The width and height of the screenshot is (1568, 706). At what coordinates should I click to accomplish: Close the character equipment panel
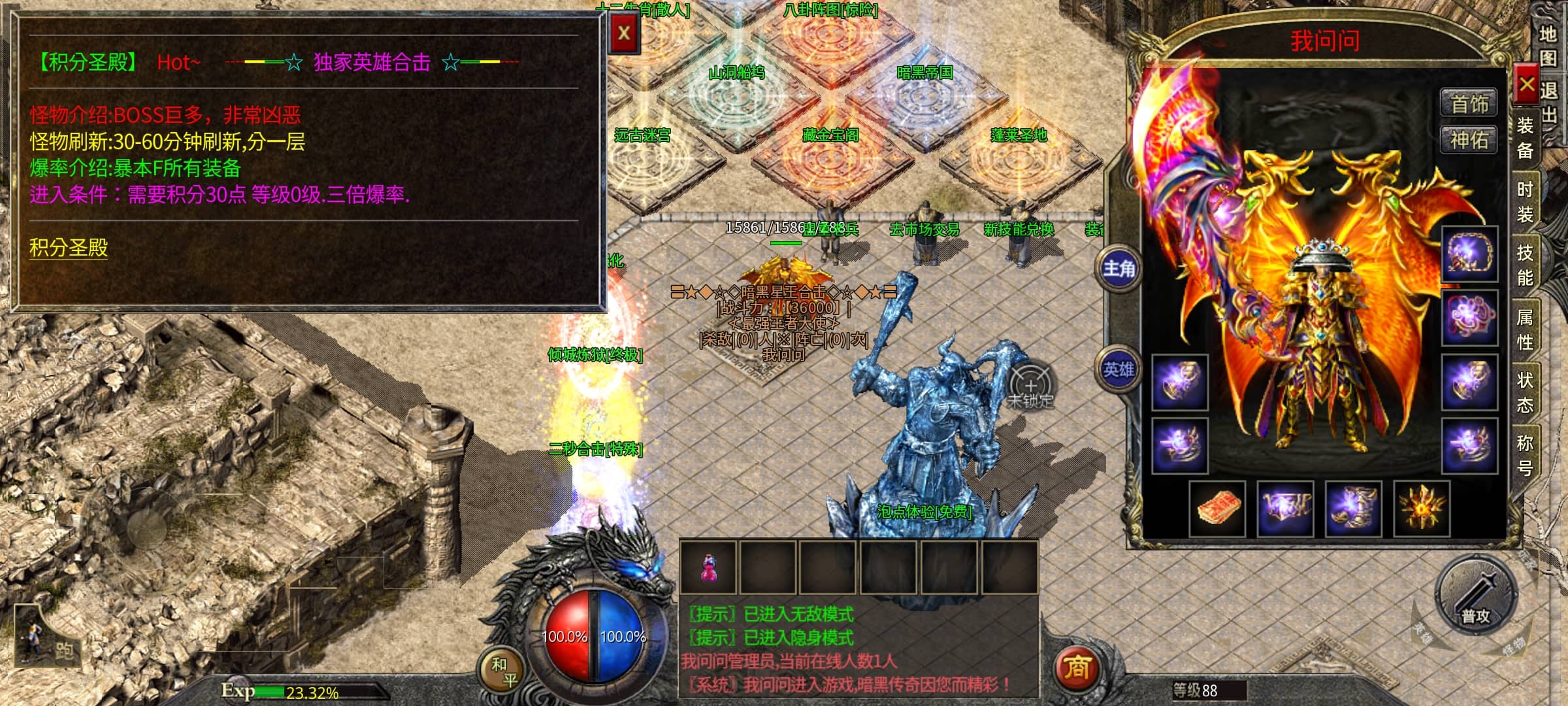(x=1526, y=84)
